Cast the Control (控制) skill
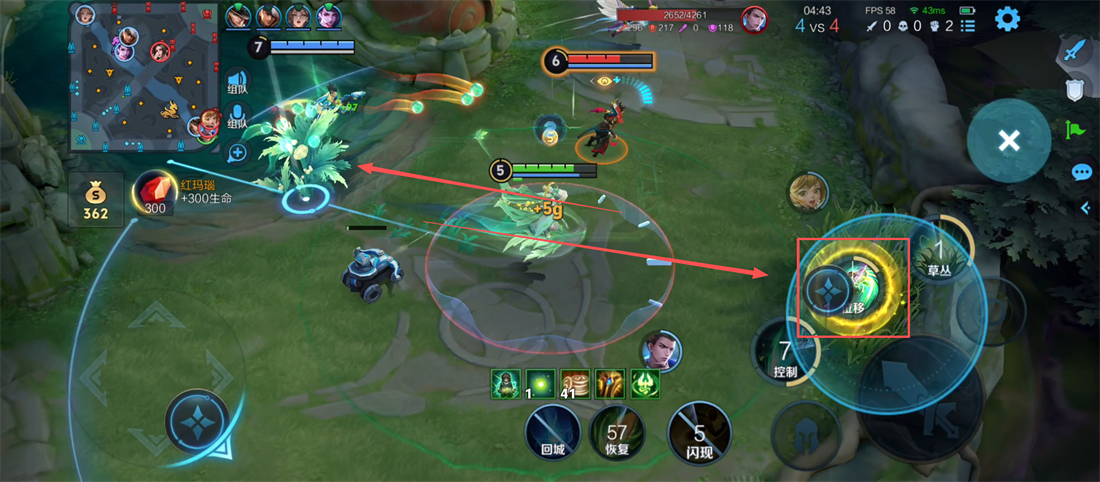The width and height of the screenshot is (1100, 482). point(786,354)
